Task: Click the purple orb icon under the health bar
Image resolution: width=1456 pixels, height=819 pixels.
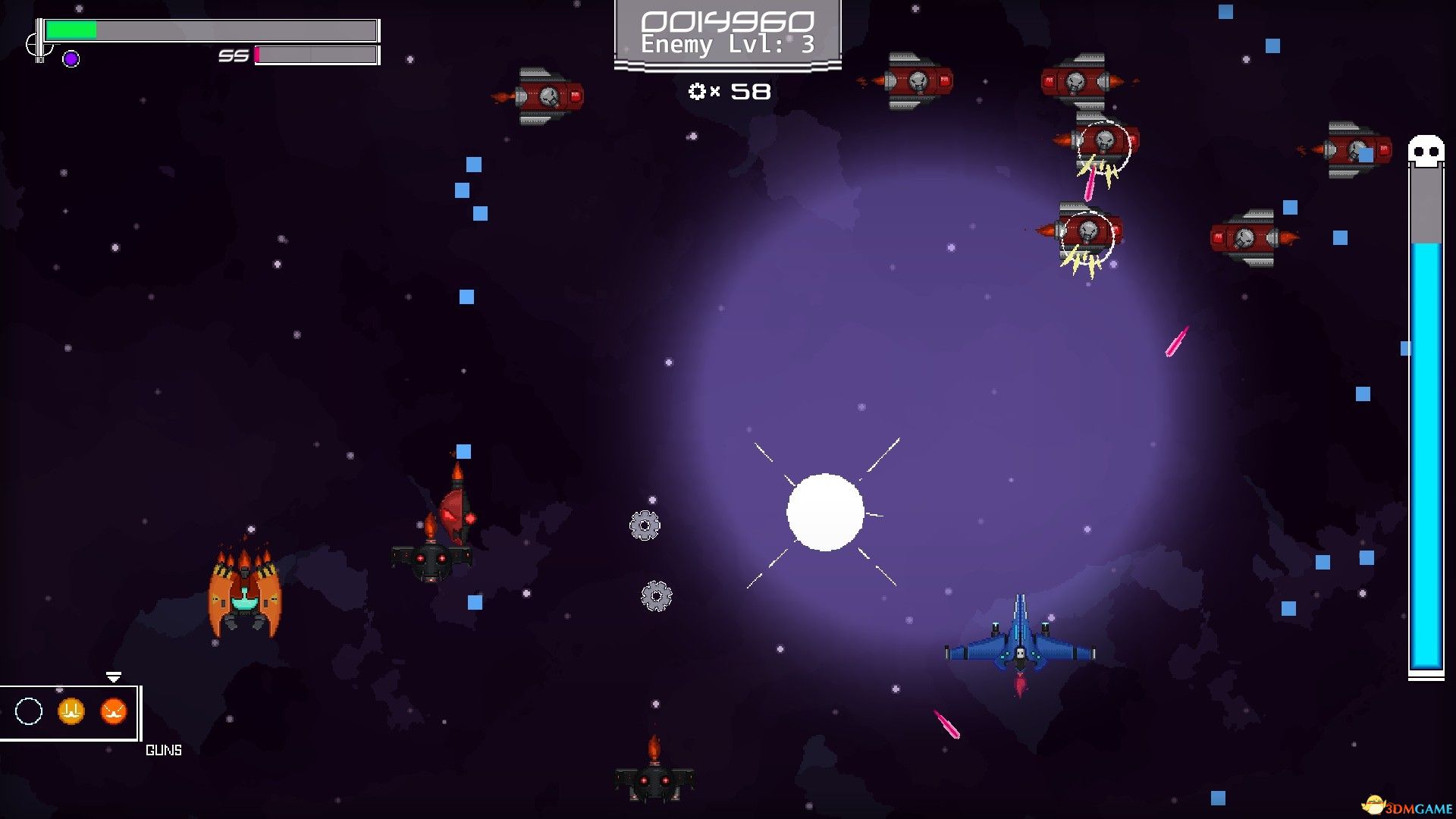Action: tap(71, 59)
